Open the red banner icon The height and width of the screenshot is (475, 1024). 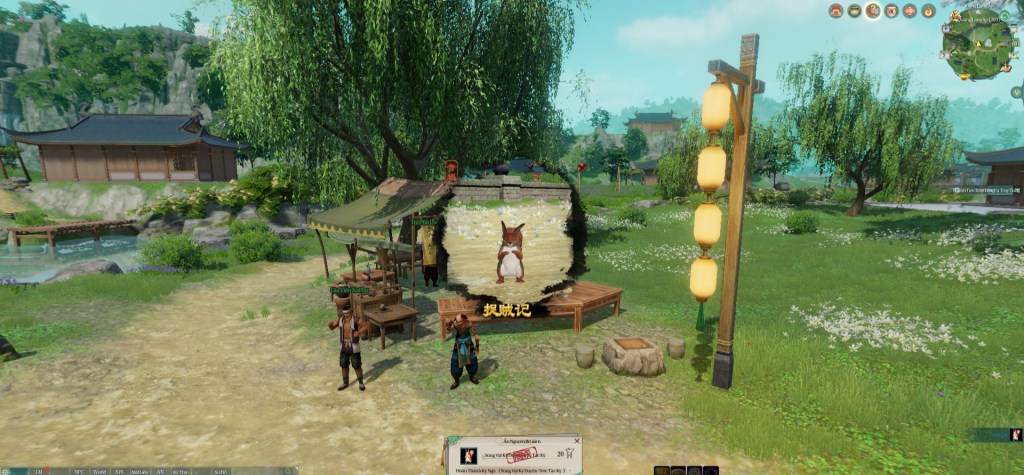pos(891,11)
